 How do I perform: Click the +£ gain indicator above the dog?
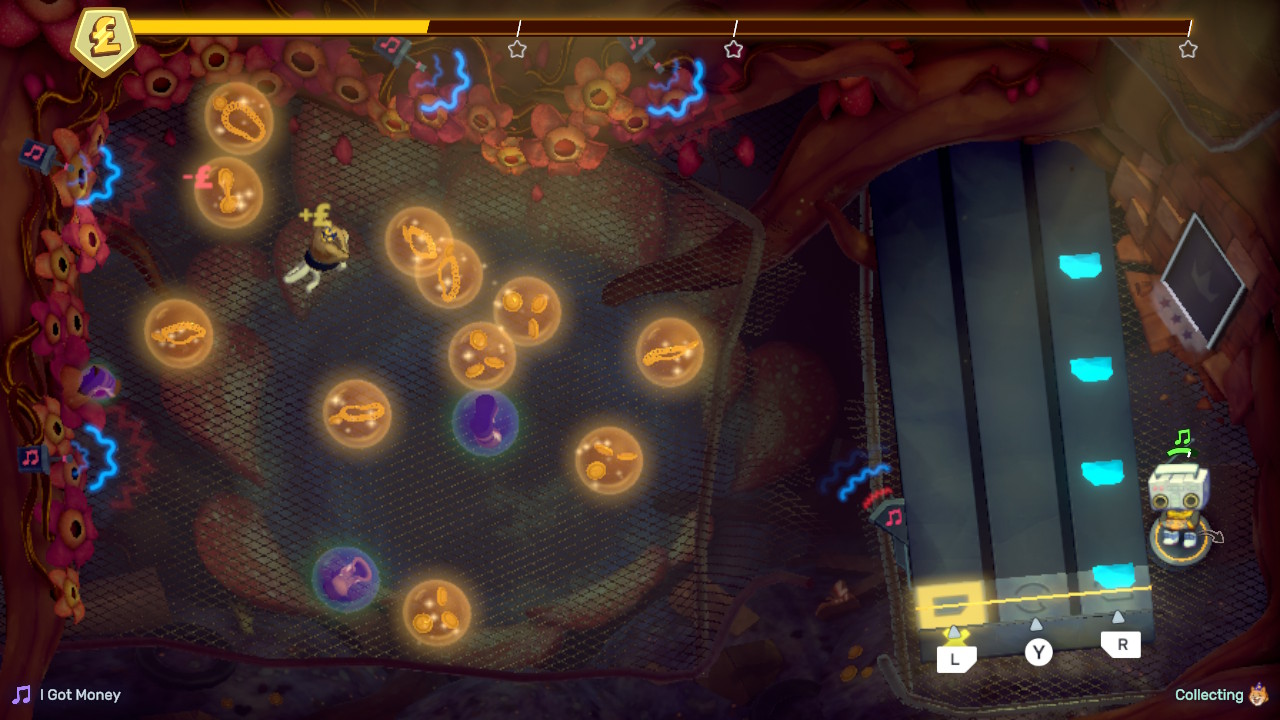313,215
